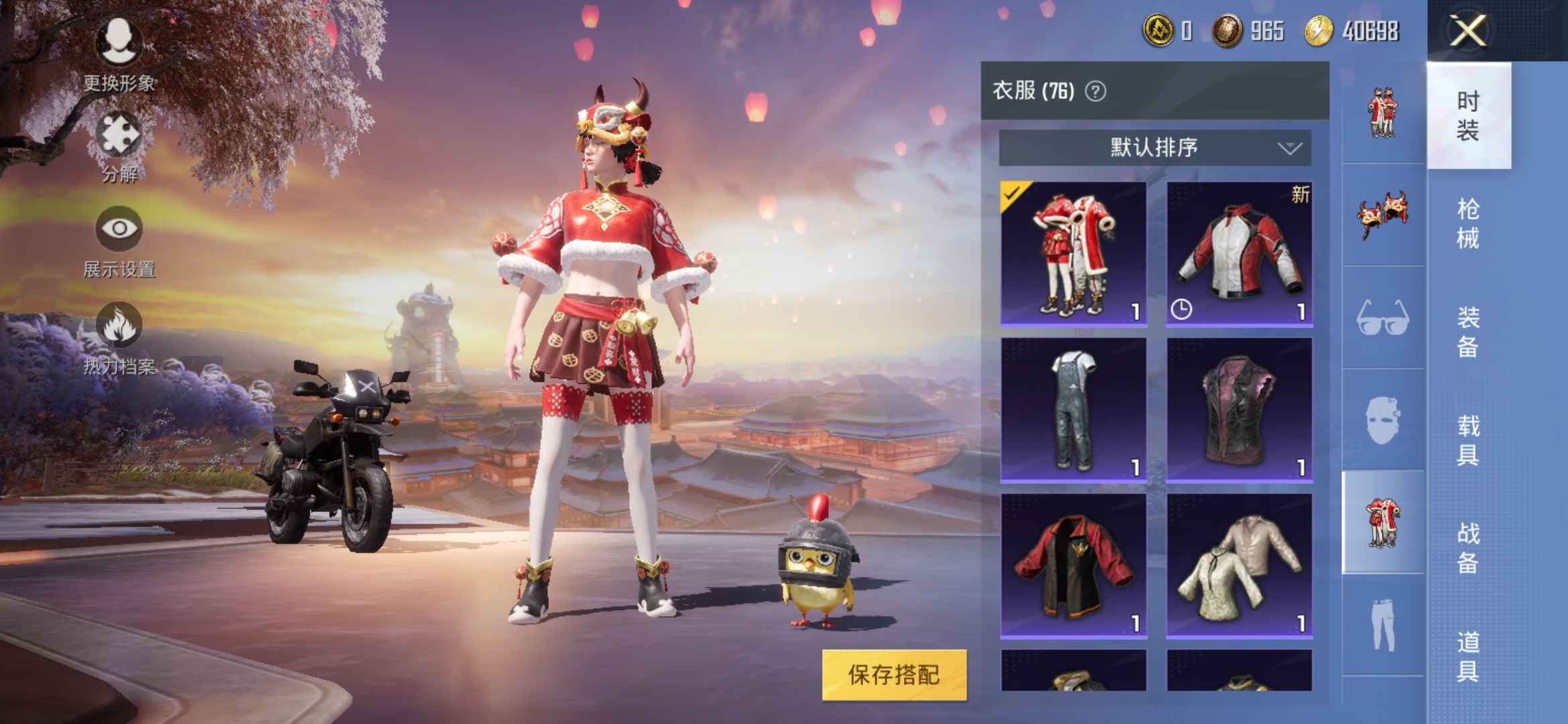
Task: Expand the 默认排序 sorting dropdown
Action: coord(1153,149)
